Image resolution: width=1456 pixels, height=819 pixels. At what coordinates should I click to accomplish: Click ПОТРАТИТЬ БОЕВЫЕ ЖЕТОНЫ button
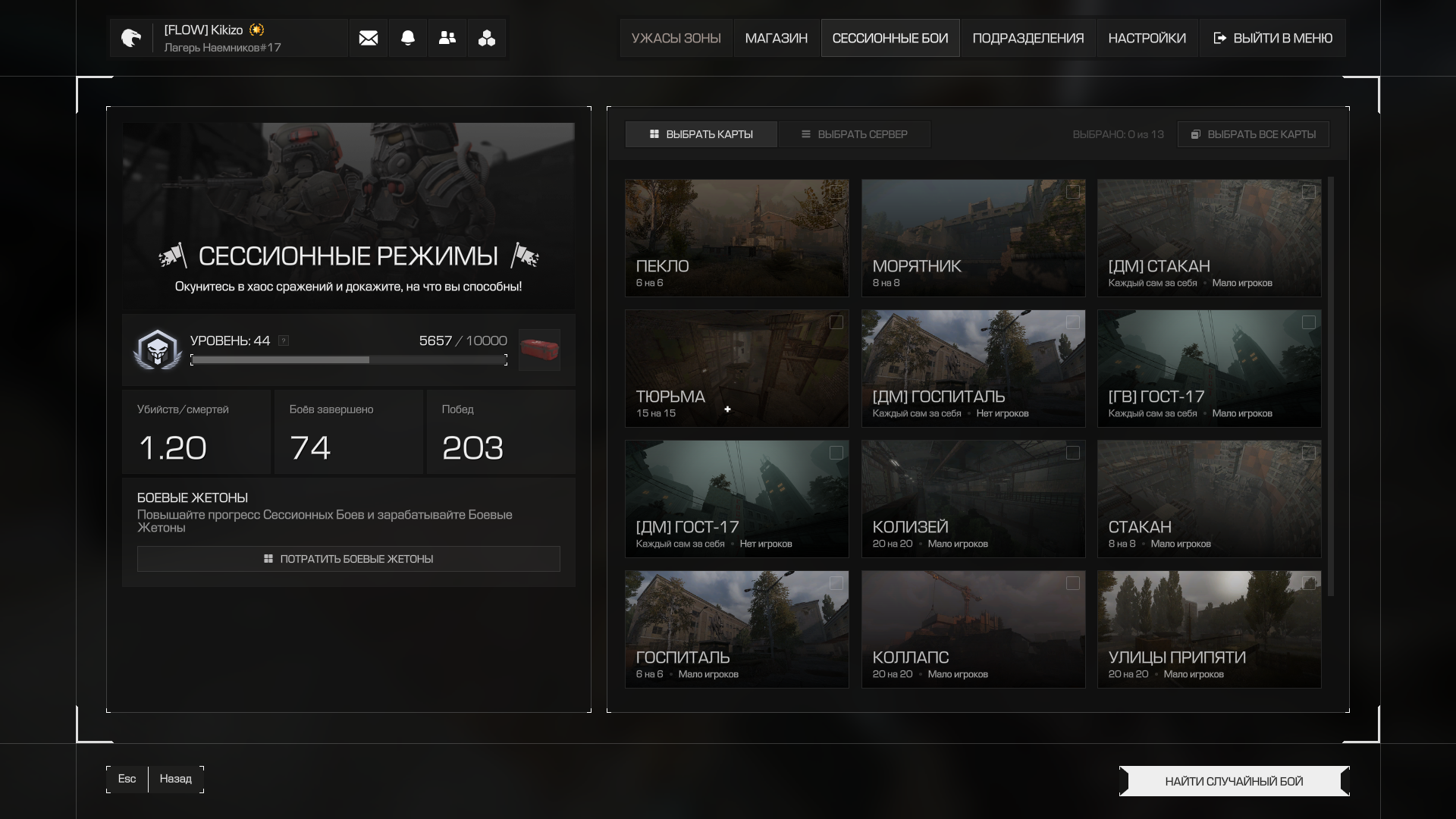tap(348, 559)
